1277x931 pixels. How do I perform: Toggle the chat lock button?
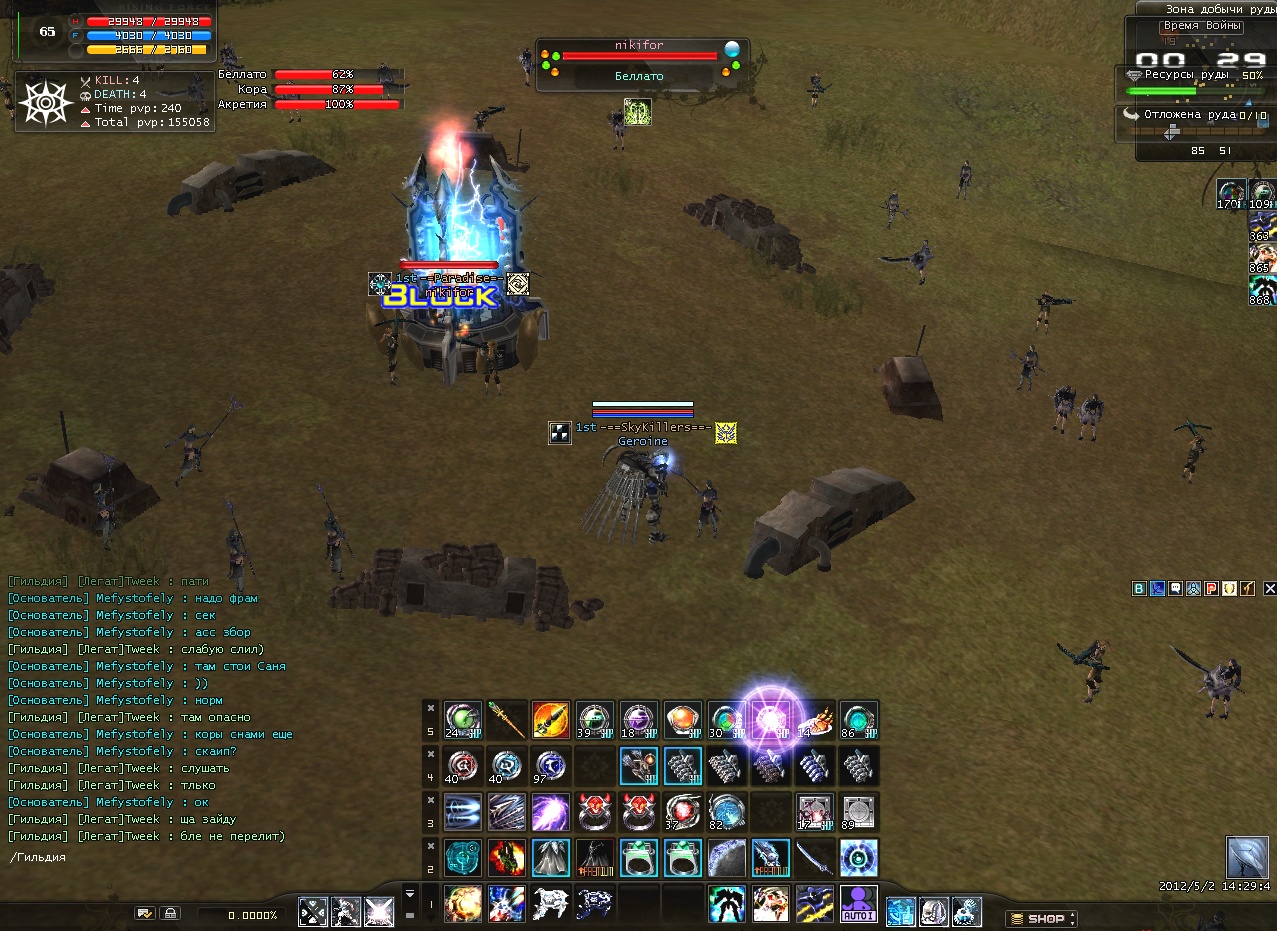[170, 913]
